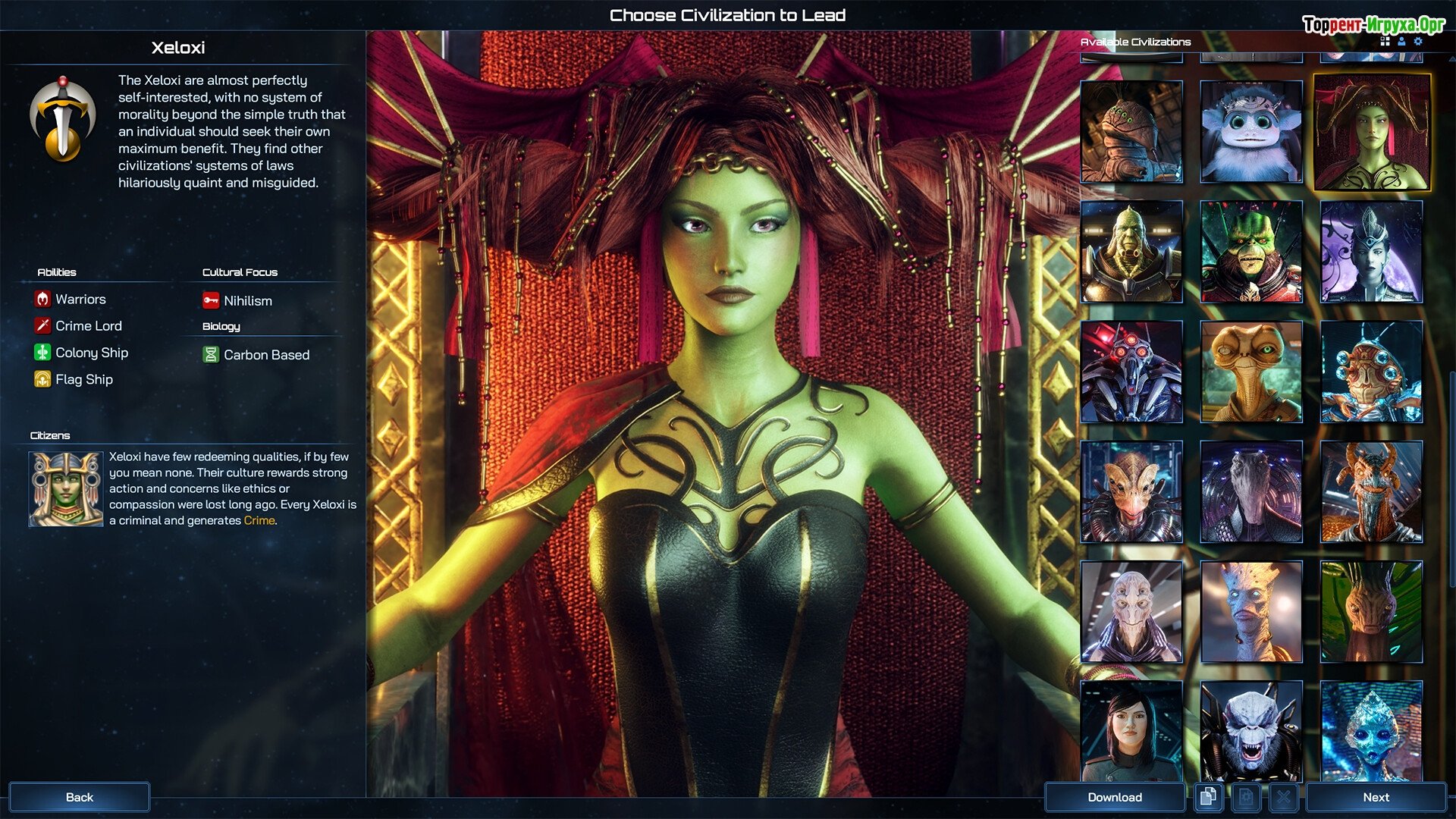
Task: Pick the one-eyed orange alien portrait
Action: point(1251,372)
